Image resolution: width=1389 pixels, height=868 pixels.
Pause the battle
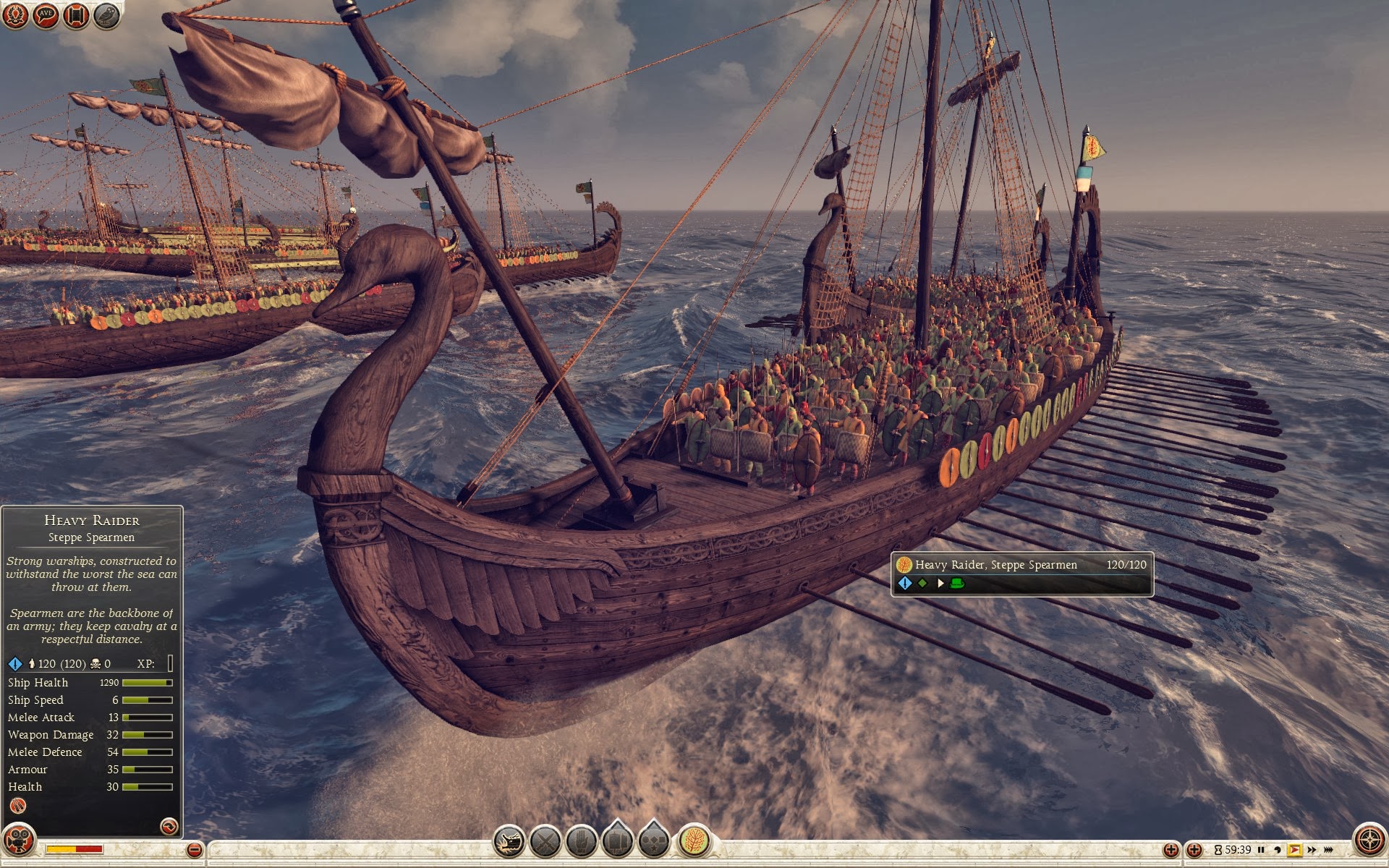pyautogui.click(x=1261, y=850)
